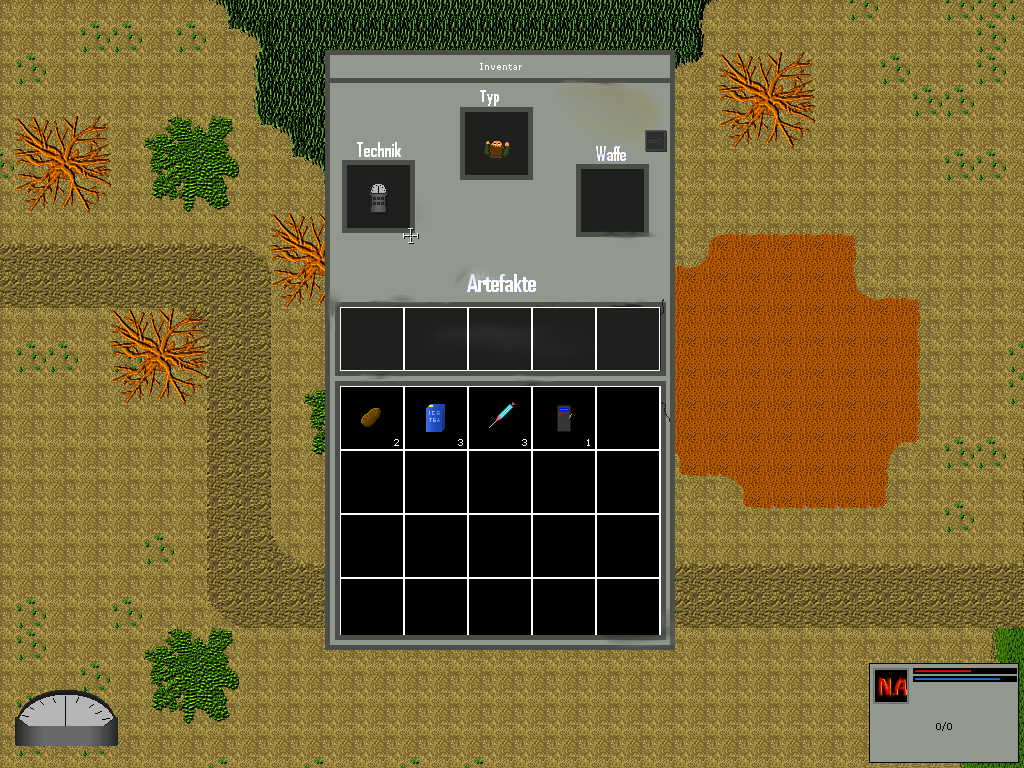Click the semicircular gauge dial

pos(66,718)
